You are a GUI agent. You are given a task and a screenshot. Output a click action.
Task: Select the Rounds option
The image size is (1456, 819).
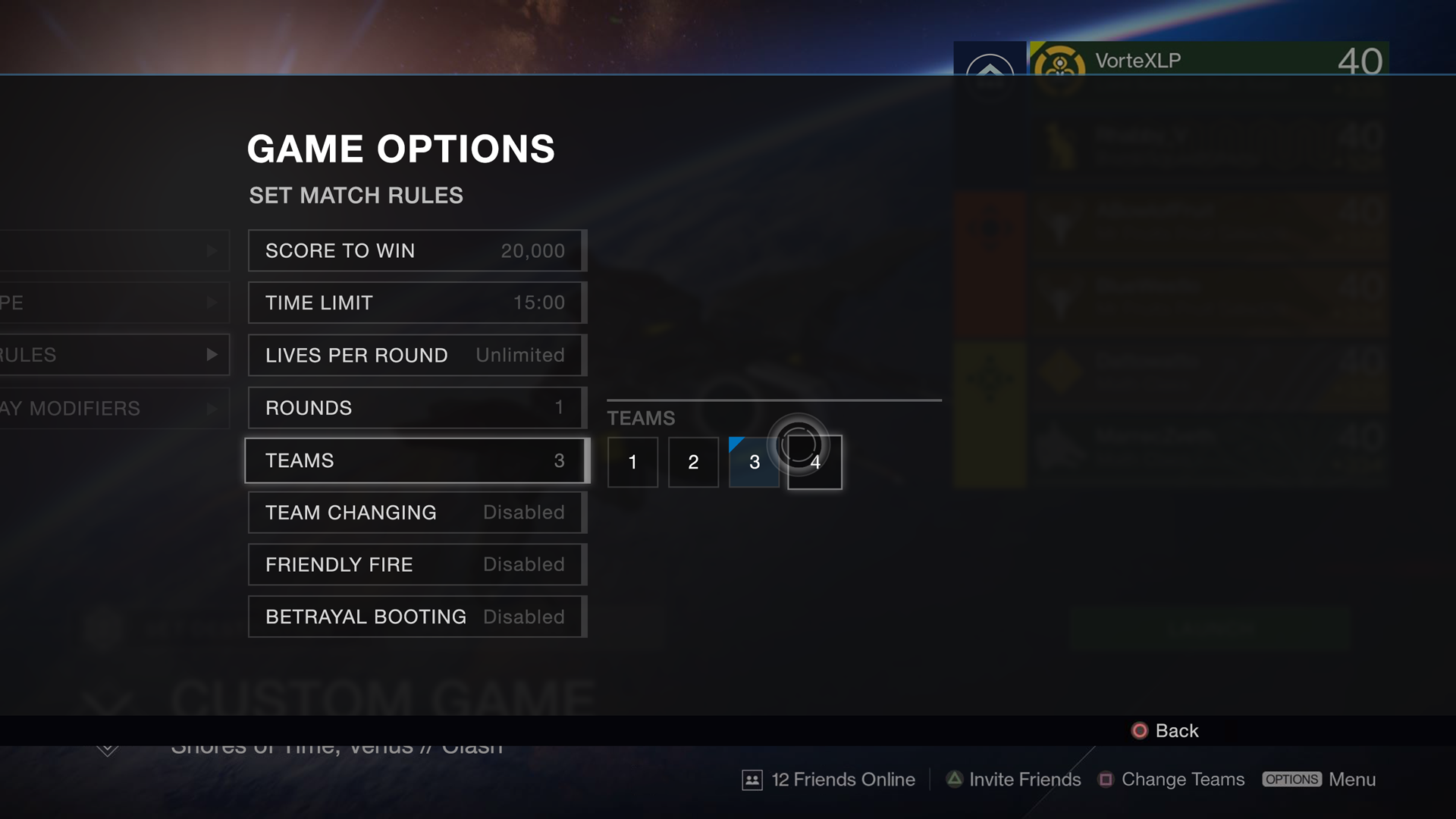pos(416,408)
